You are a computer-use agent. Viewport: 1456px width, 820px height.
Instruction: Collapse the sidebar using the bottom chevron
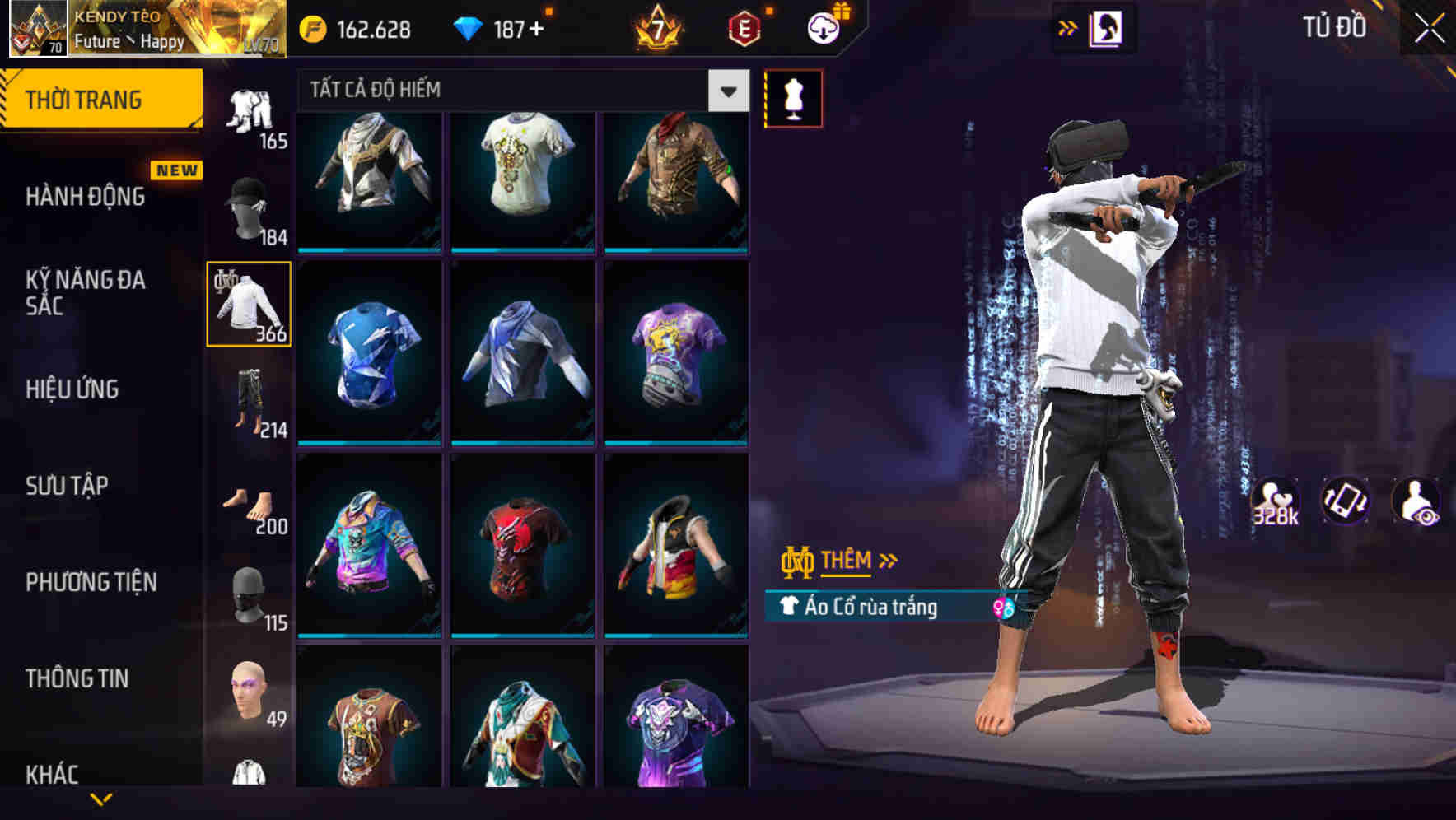click(101, 799)
